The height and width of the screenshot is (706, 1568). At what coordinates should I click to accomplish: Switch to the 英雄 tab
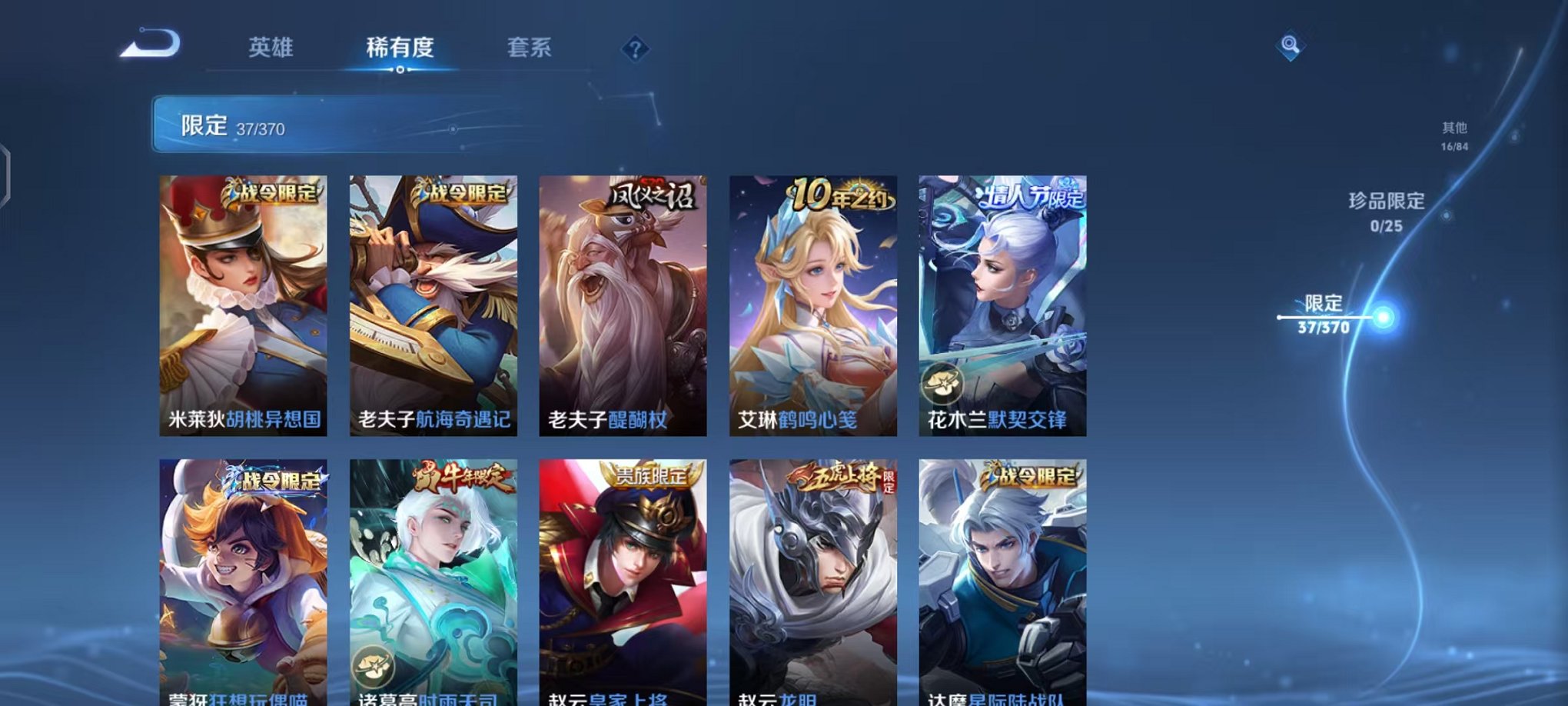pyautogui.click(x=274, y=48)
